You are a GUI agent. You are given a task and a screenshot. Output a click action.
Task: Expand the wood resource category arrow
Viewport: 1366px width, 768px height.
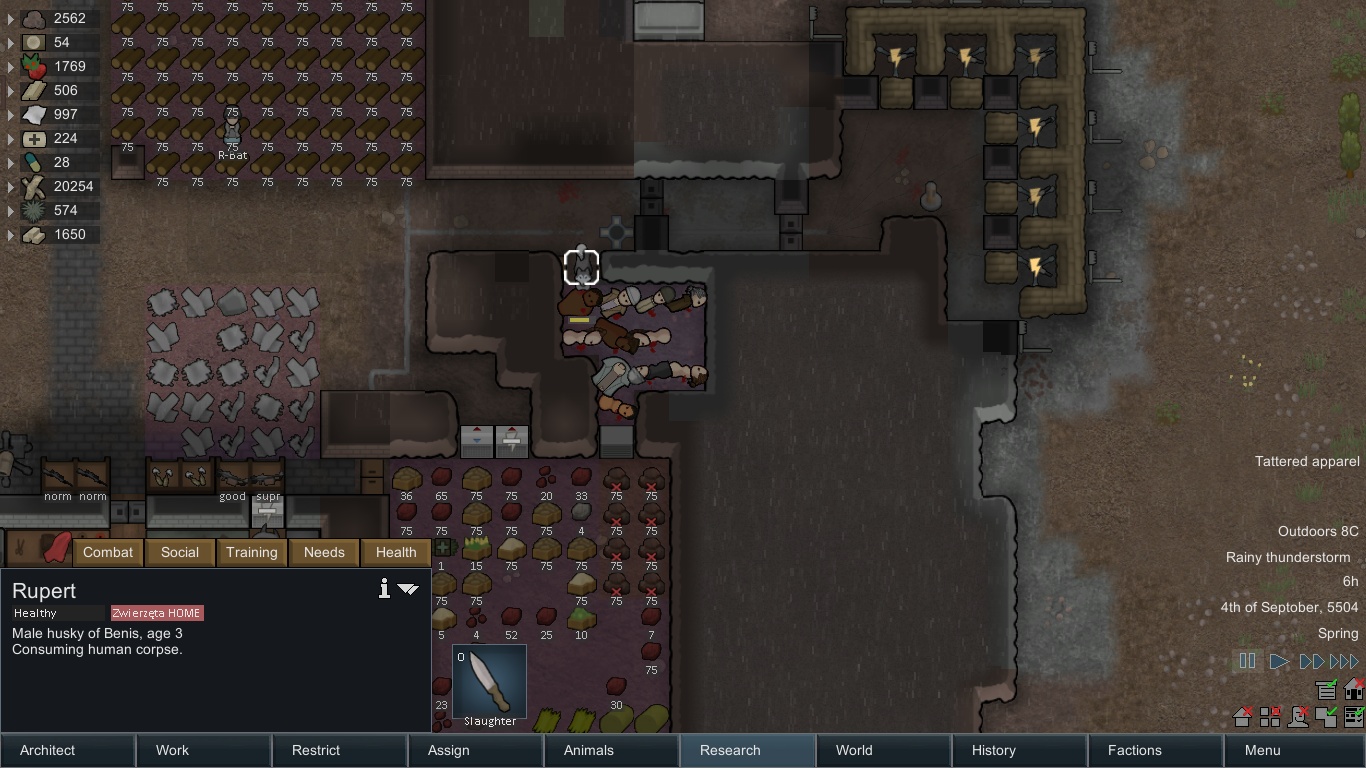point(9,186)
